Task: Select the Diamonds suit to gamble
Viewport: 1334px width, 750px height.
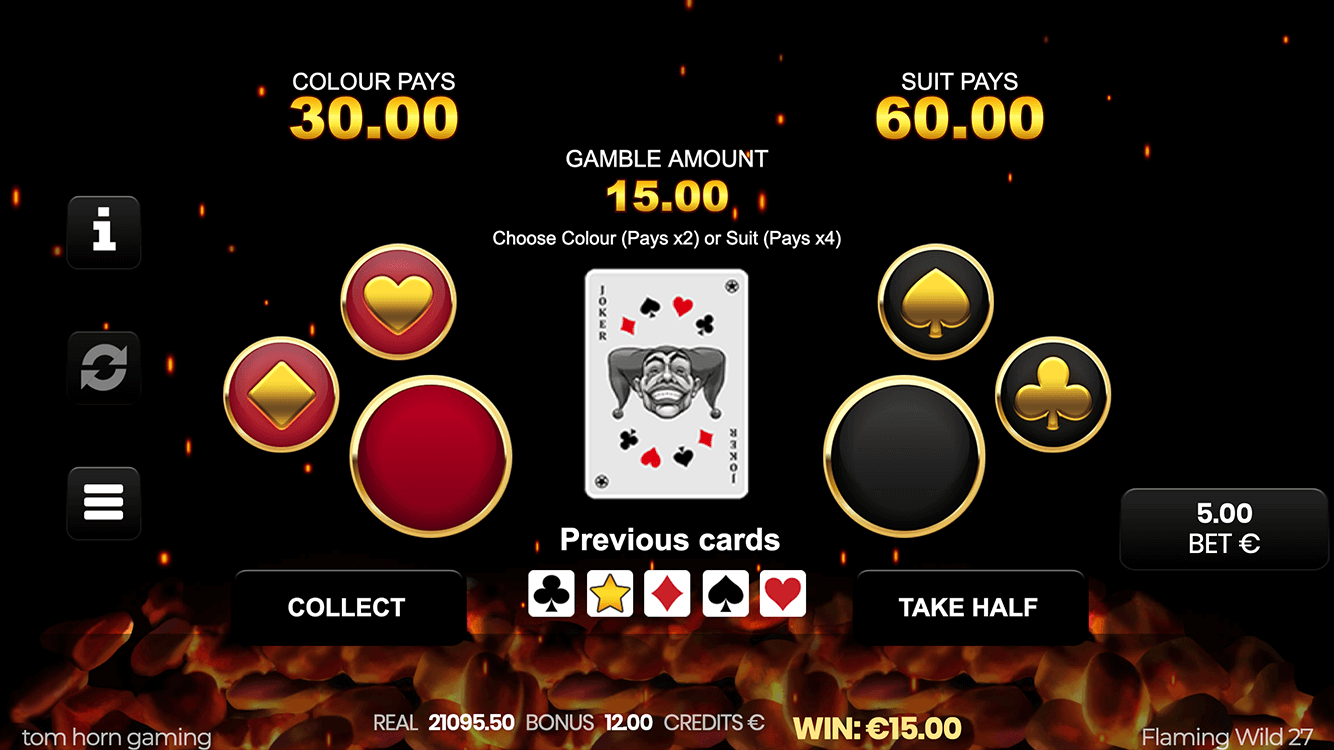Action: pyautogui.click(x=280, y=394)
